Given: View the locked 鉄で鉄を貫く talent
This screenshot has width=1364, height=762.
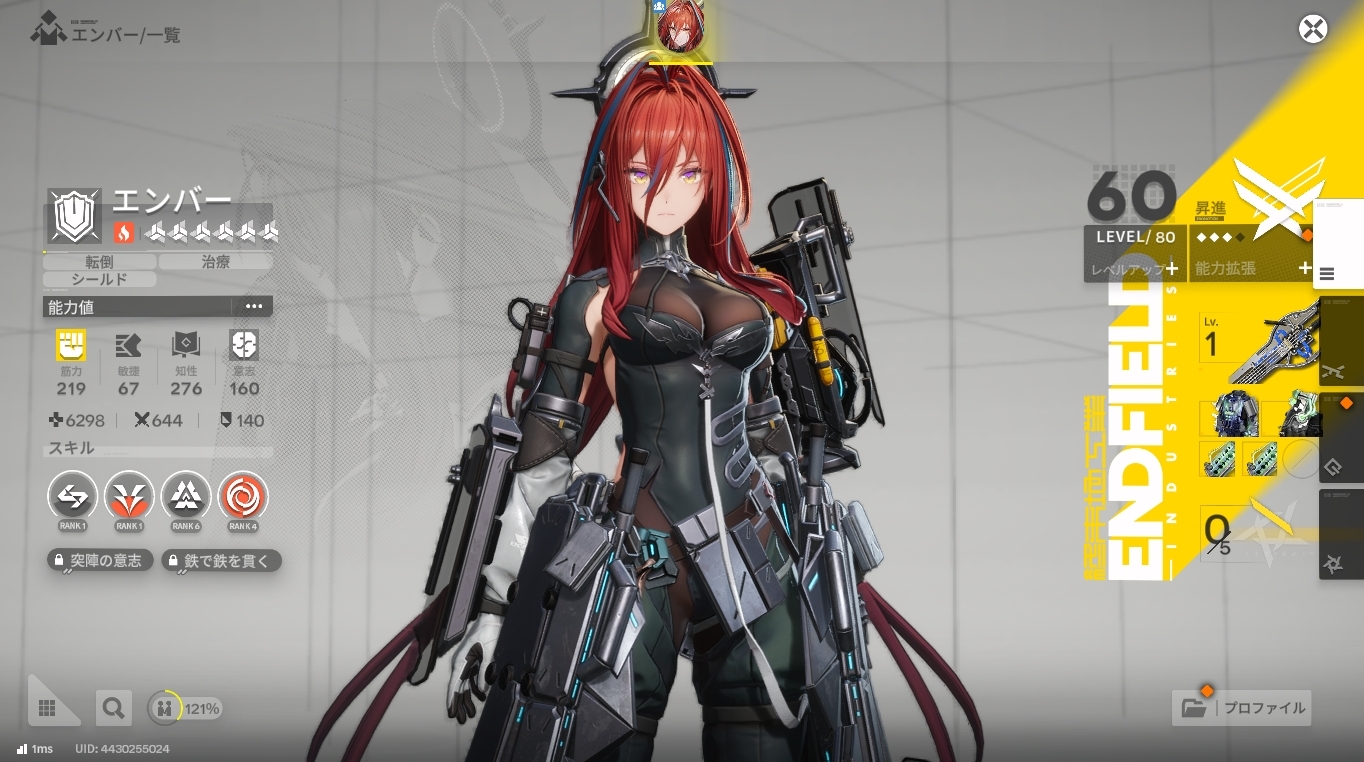Looking at the screenshot, I should 222,561.
